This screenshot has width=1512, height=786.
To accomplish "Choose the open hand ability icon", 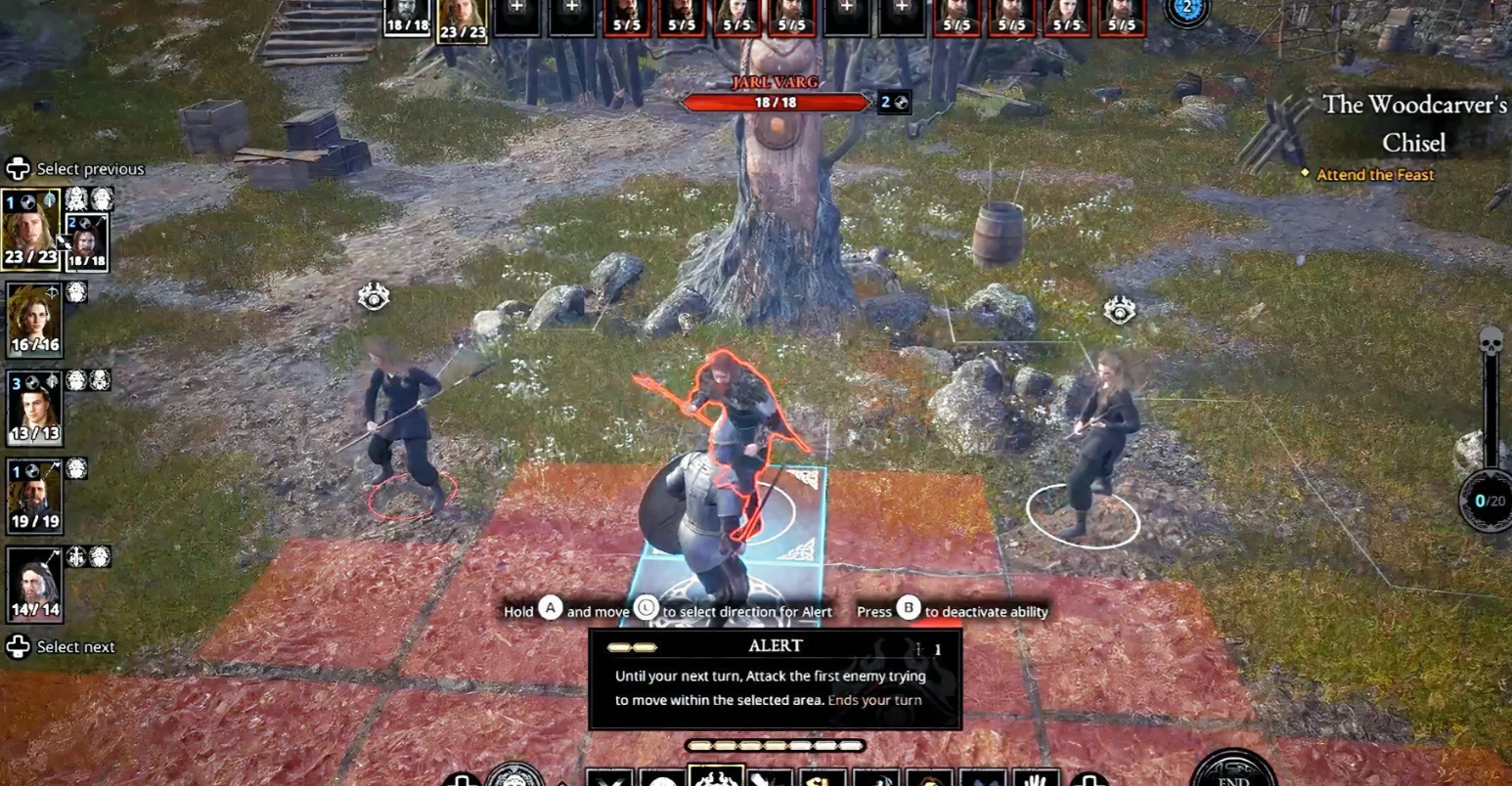I will [1036, 779].
